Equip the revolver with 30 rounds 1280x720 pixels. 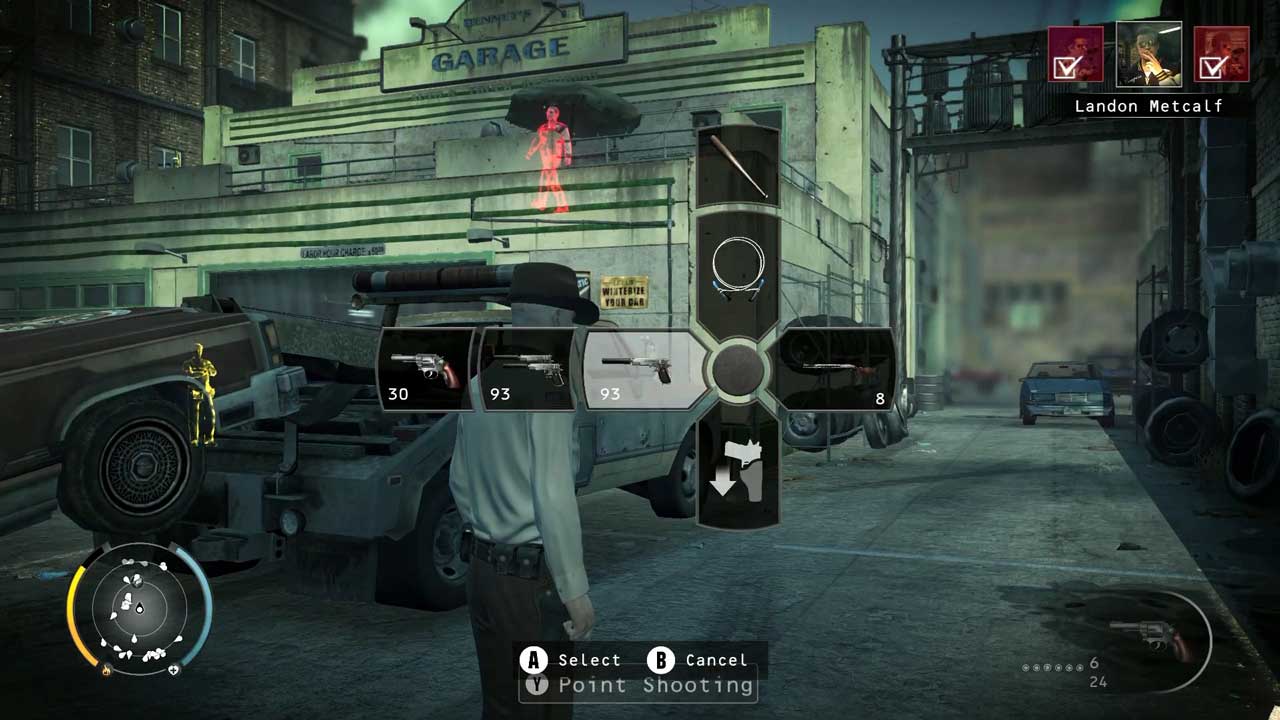coord(426,370)
